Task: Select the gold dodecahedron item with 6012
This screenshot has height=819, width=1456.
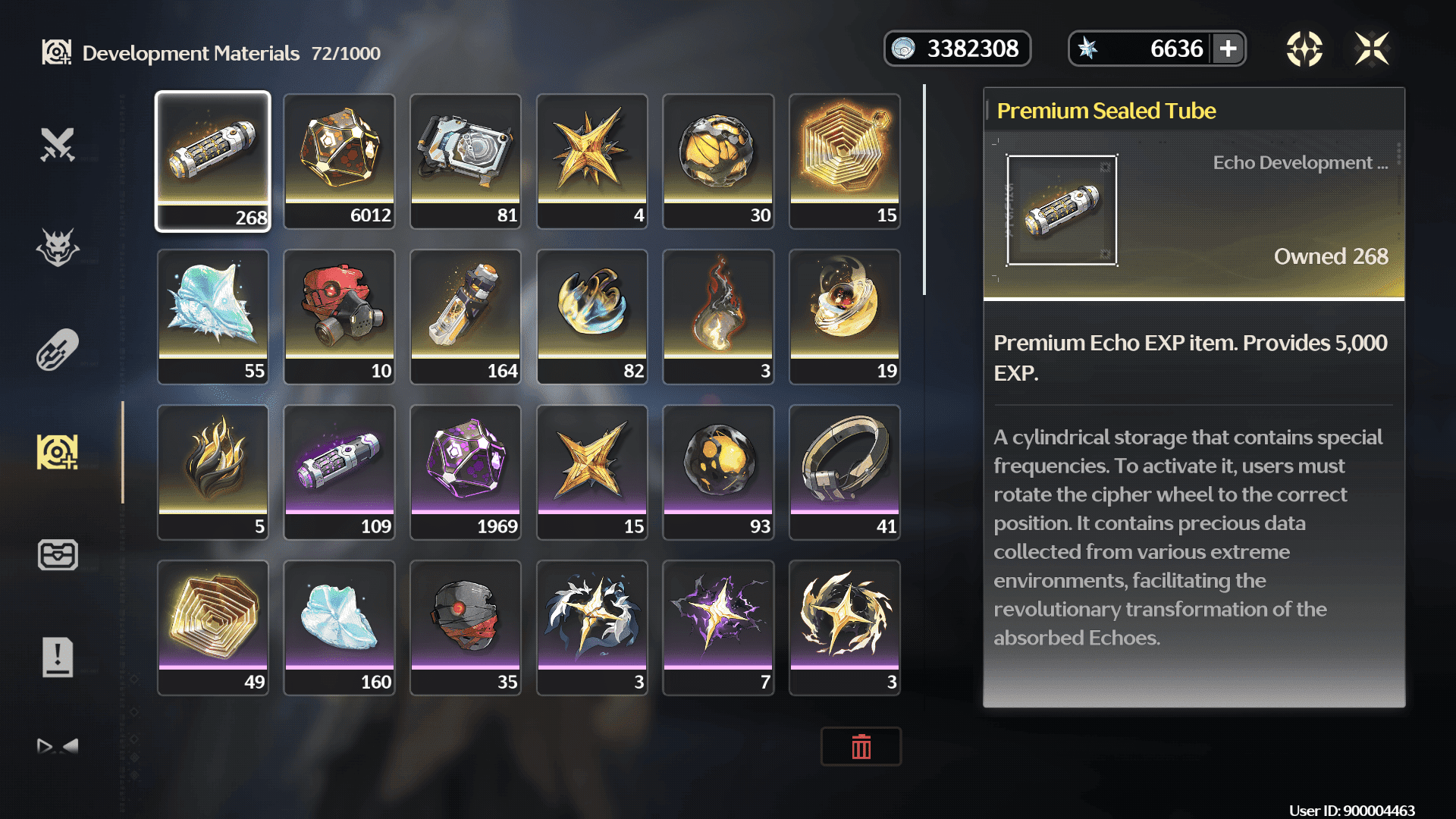Action: coord(339,161)
